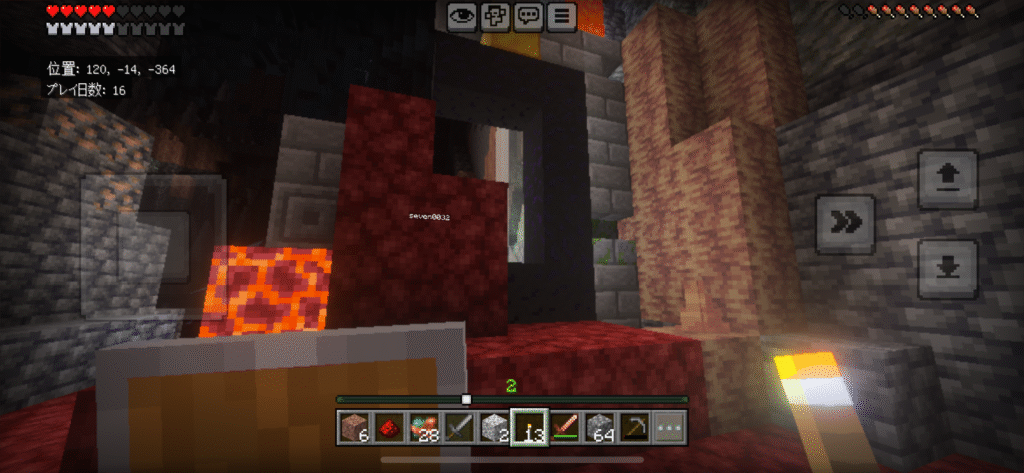
Task: Select the dirt block stack of 6
Action: pyautogui.click(x=355, y=427)
